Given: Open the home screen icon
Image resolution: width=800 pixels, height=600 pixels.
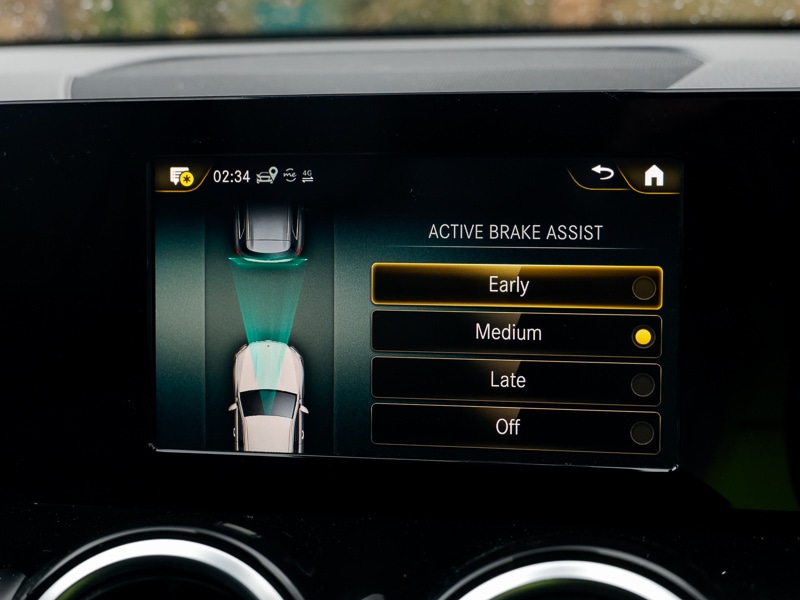Looking at the screenshot, I should click(x=654, y=176).
